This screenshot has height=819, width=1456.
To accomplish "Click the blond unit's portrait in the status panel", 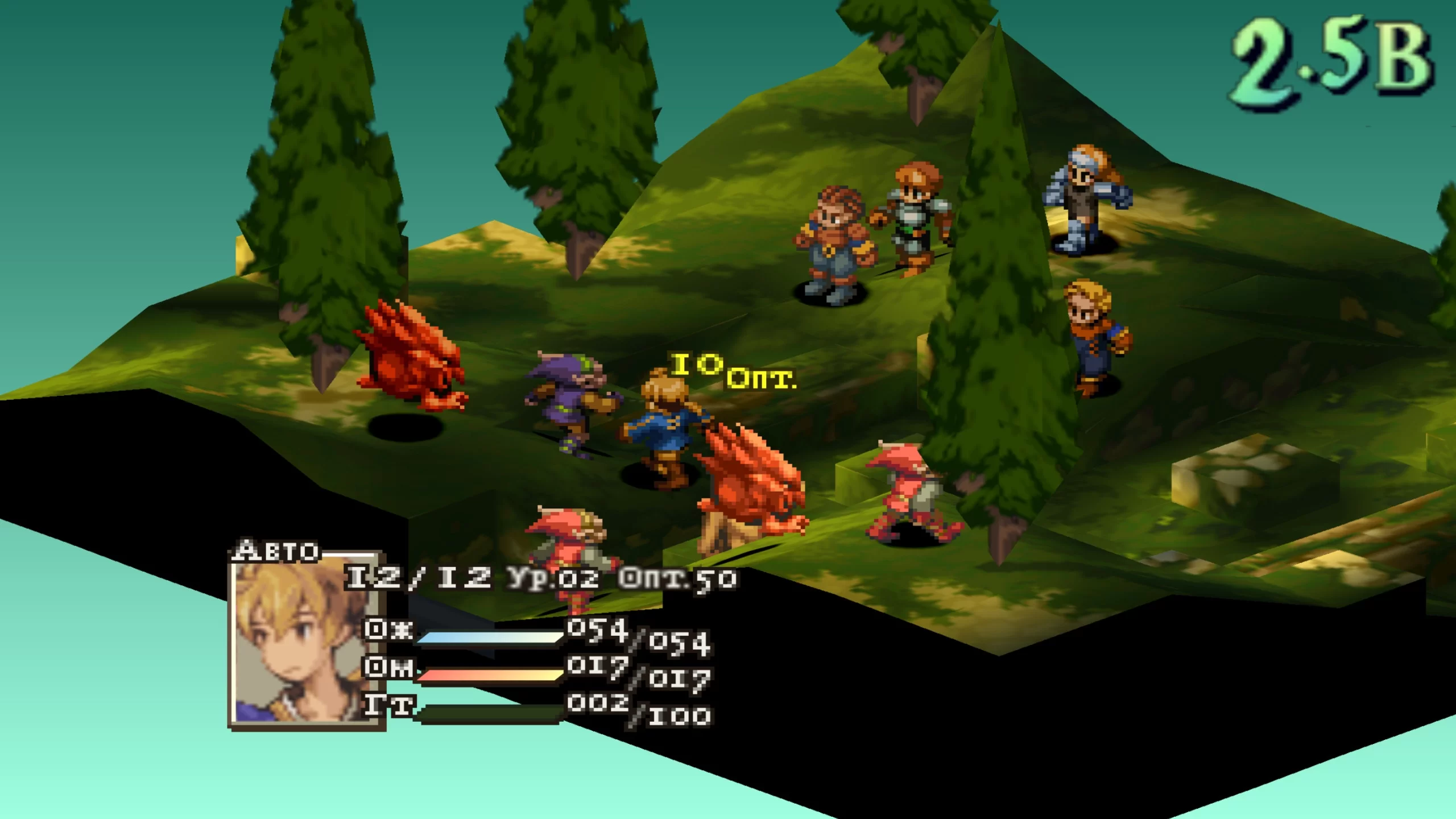I will [306, 642].
